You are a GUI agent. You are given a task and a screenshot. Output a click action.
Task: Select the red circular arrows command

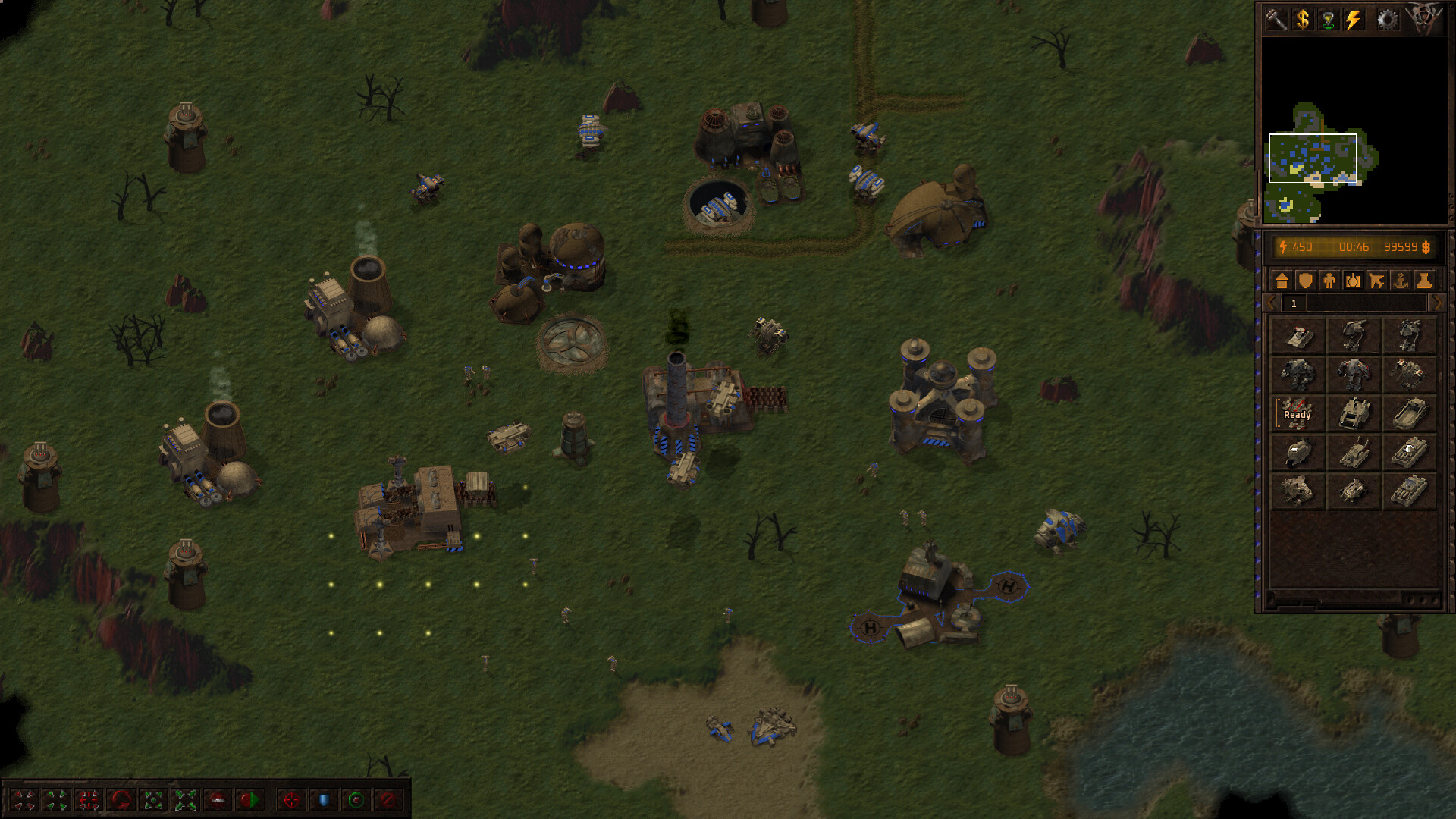point(121,800)
